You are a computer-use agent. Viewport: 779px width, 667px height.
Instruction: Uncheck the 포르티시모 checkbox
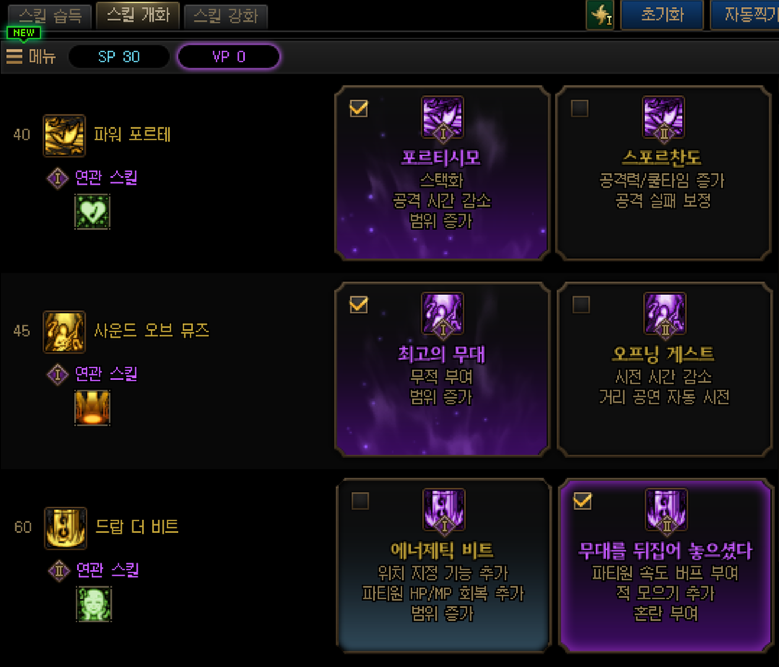pos(359,109)
